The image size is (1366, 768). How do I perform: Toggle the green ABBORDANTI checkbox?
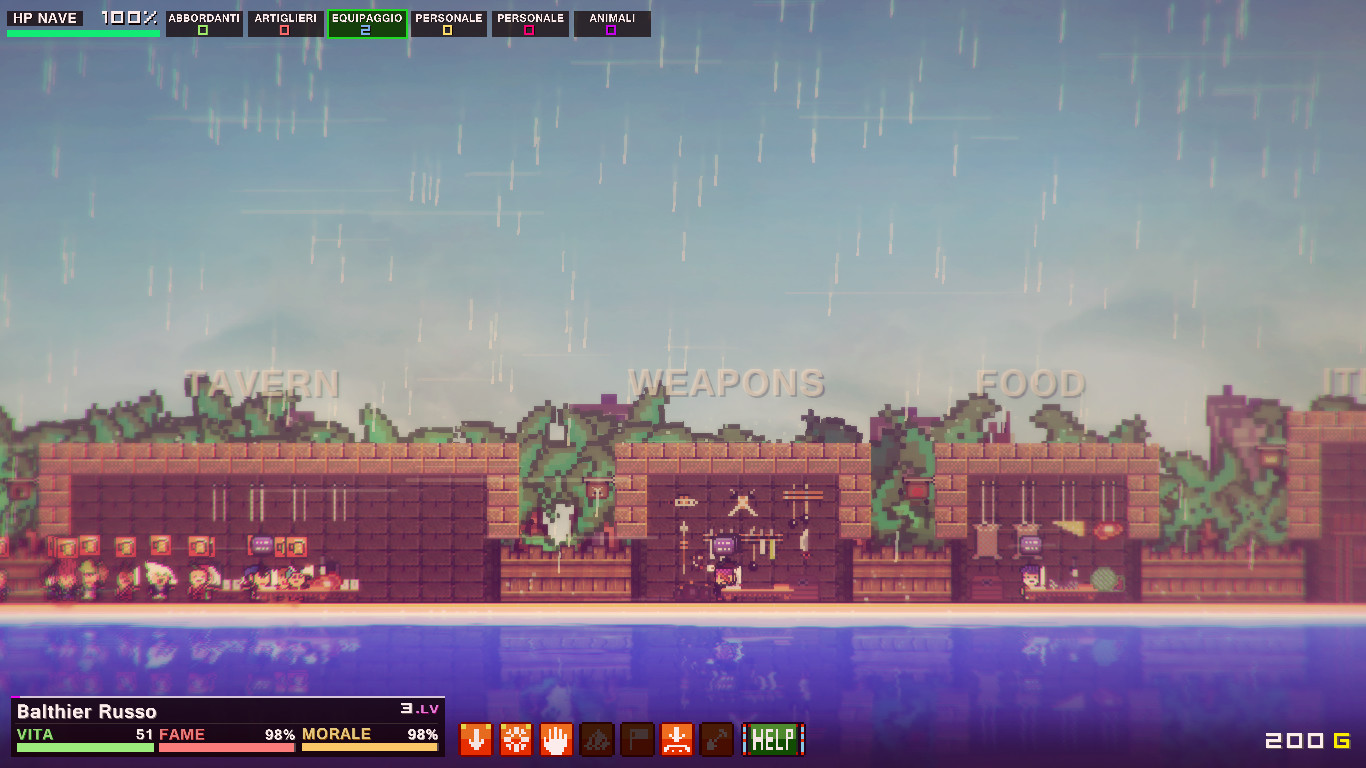click(x=204, y=31)
